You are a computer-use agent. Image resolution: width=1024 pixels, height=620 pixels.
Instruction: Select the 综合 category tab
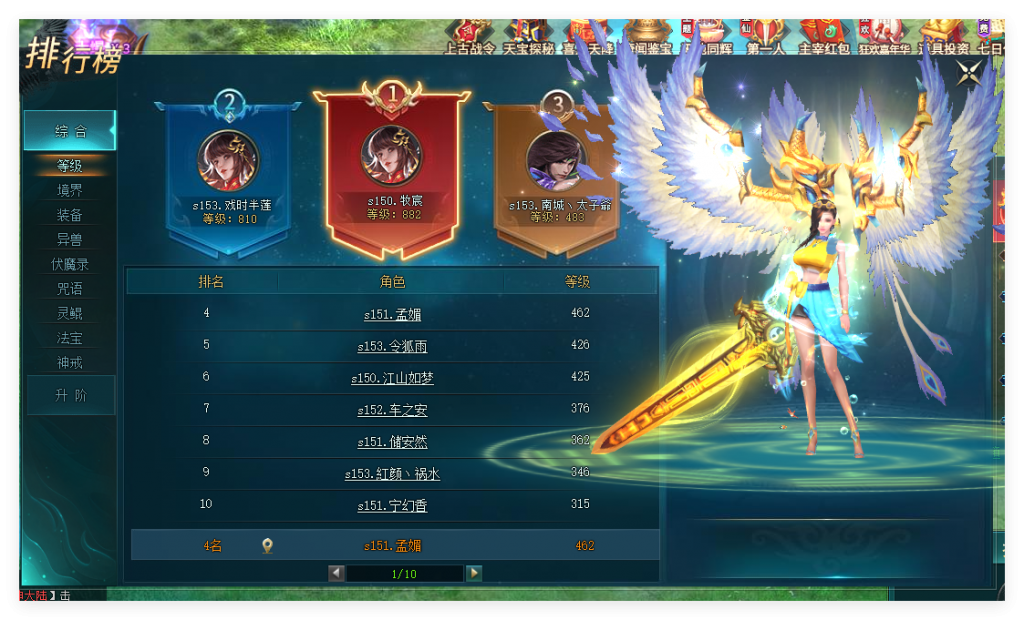click(70, 131)
